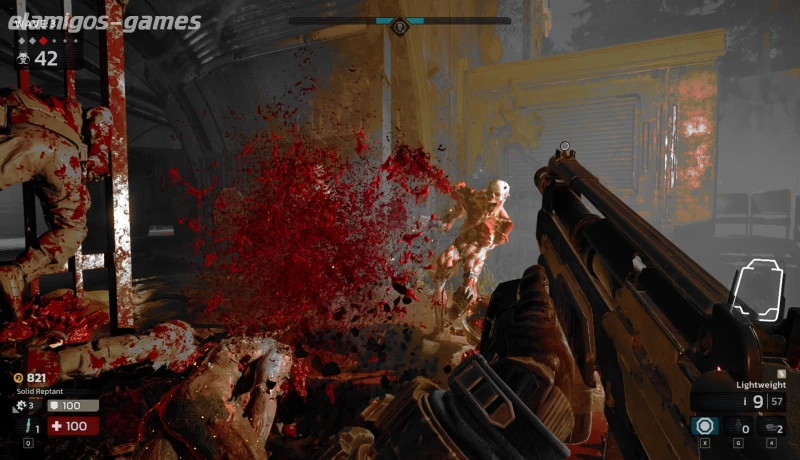This screenshot has height=460, width=800.
Task: Activate the octagon gadget ability icon
Action: point(704,426)
